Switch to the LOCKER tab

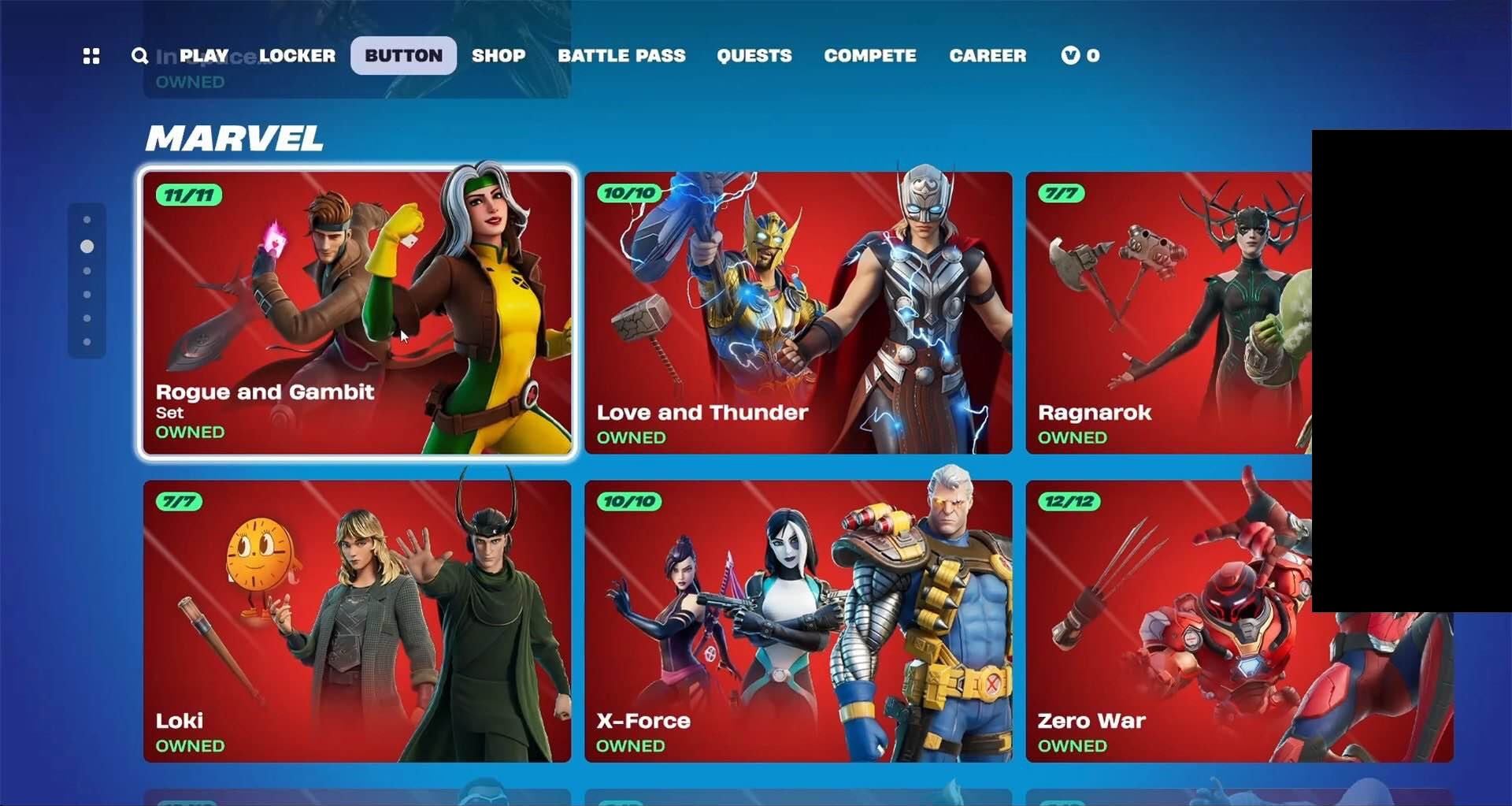click(x=296, y=56)
